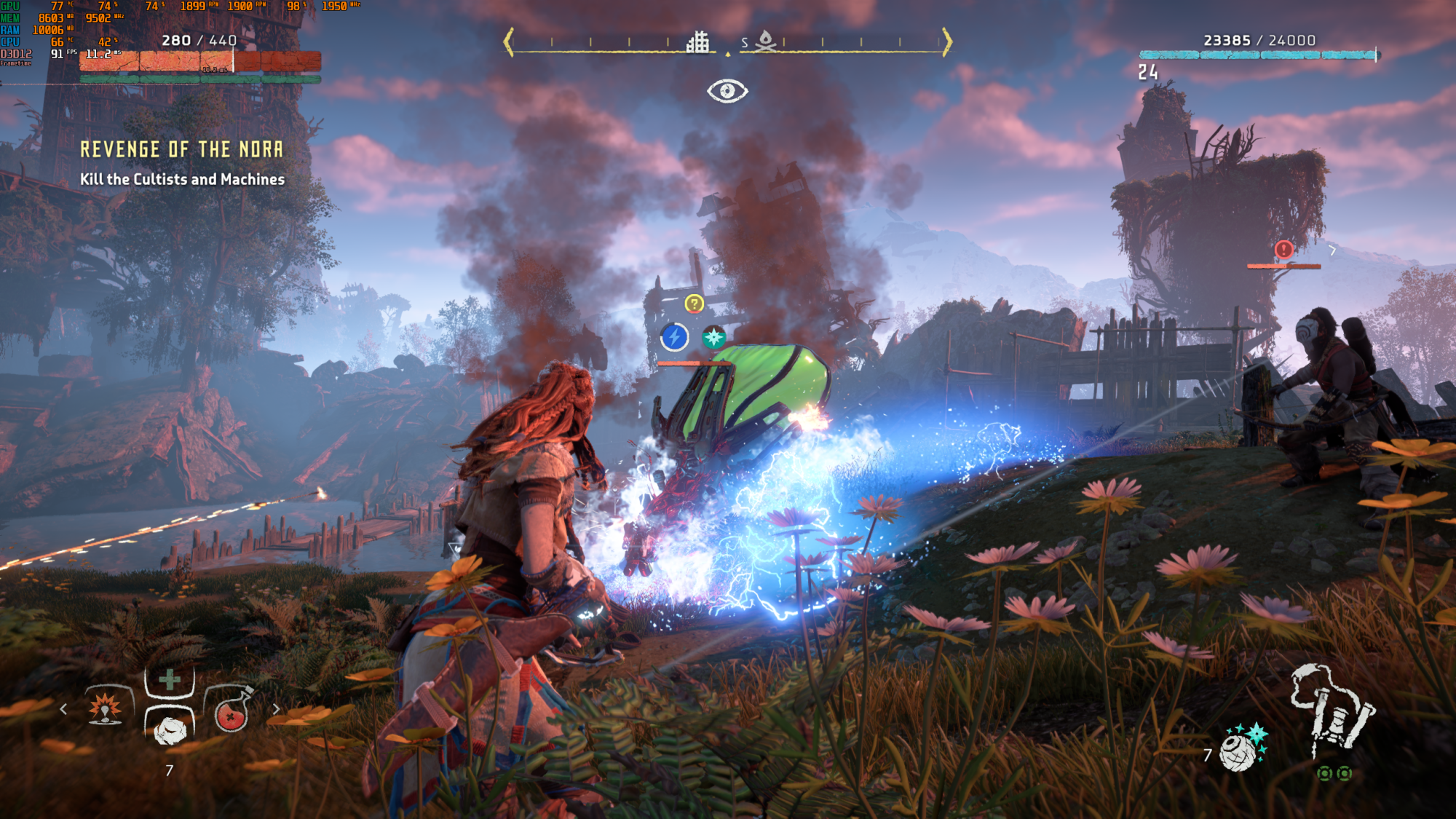Choose the red health potion slot
The height and width of the screenshot is (819, 1456).
[232, 711]
